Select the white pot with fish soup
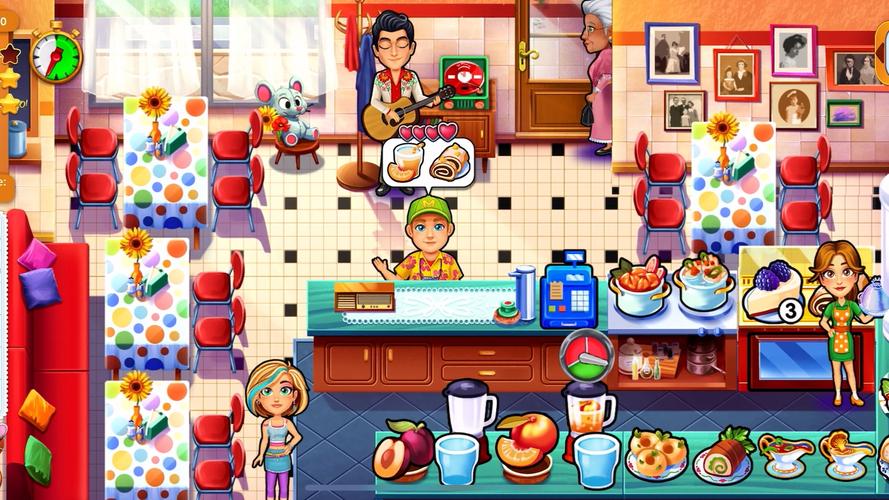The image size is (889, 500). click(705, 281)
